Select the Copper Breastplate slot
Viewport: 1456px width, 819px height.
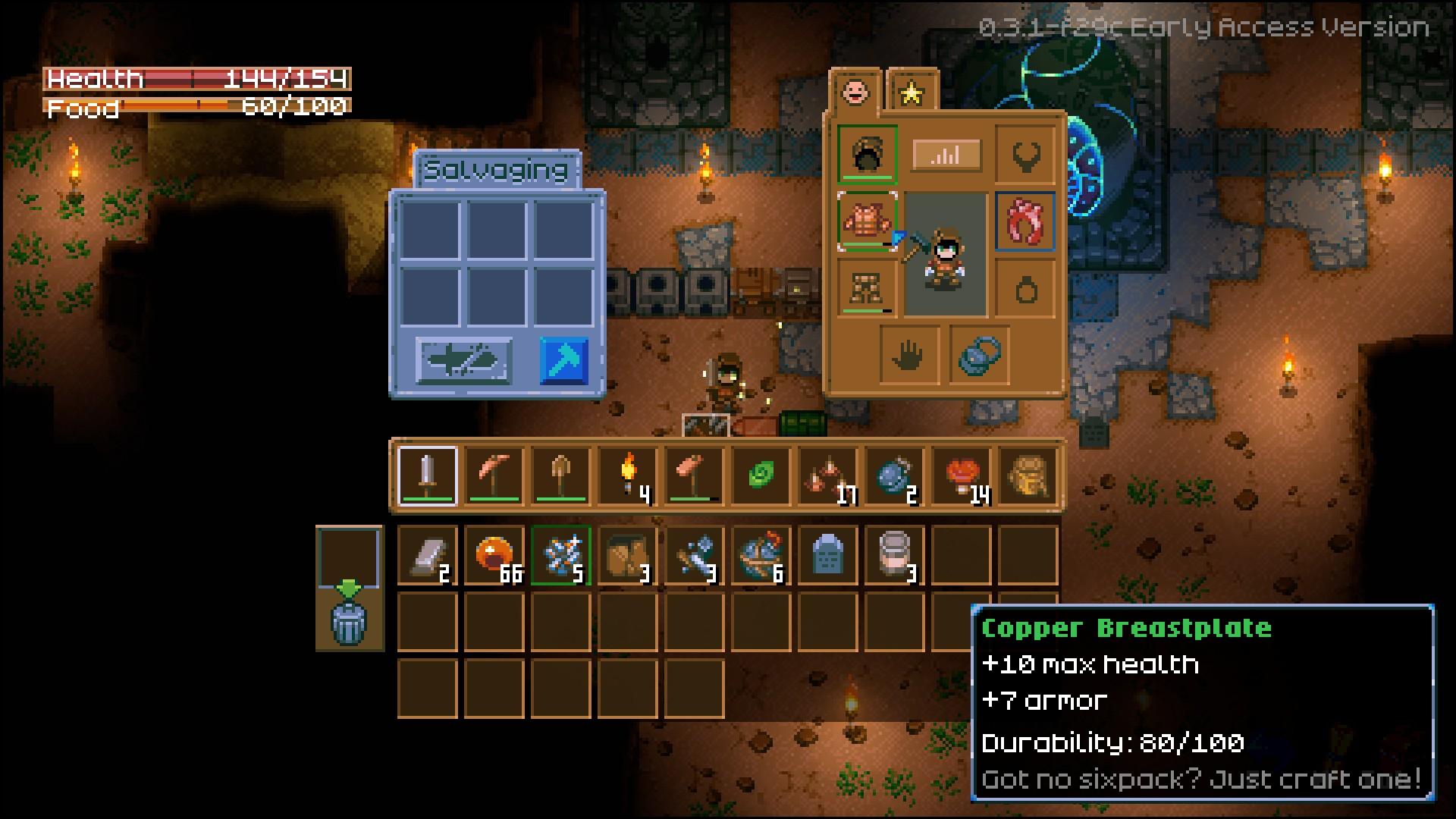pyautogui.click(x=868, y=221)
